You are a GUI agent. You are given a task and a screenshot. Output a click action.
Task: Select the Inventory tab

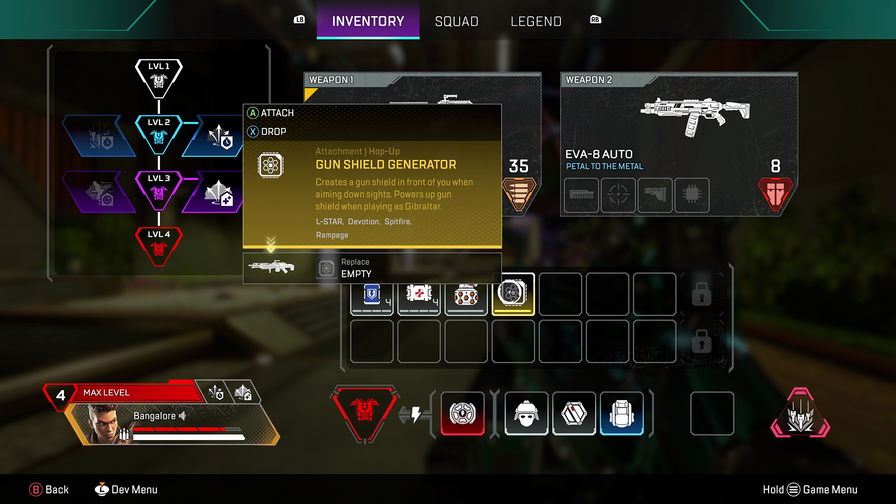point(368,21)
